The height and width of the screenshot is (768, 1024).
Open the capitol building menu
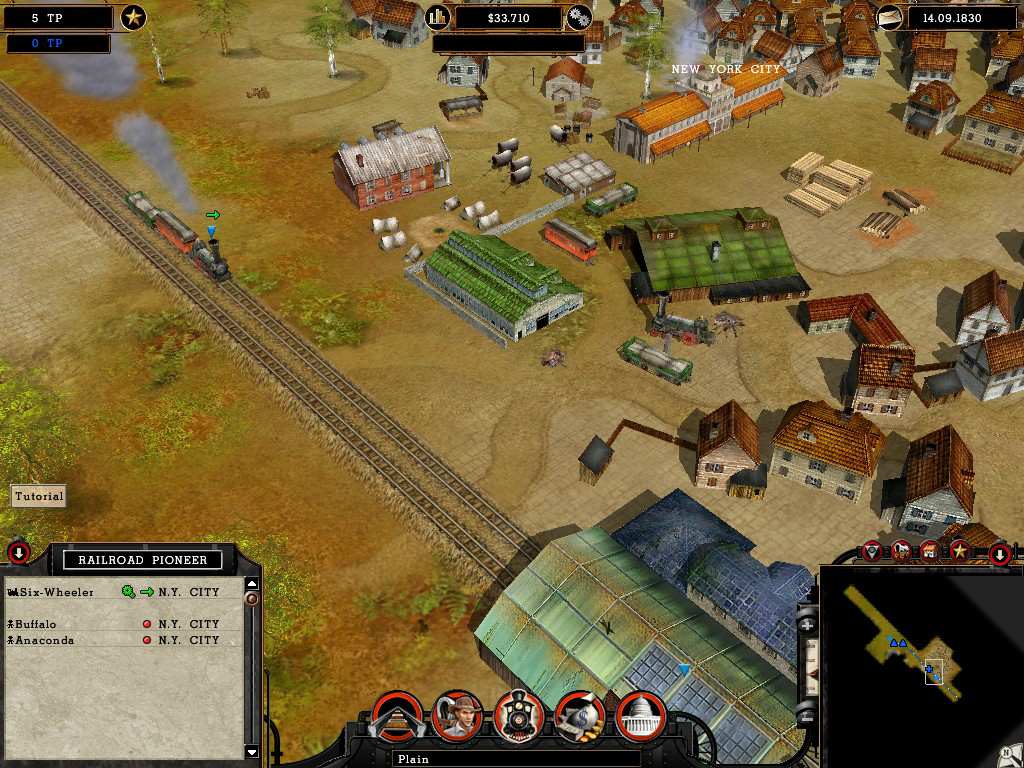pyautogui.click(x=641, y=716)
